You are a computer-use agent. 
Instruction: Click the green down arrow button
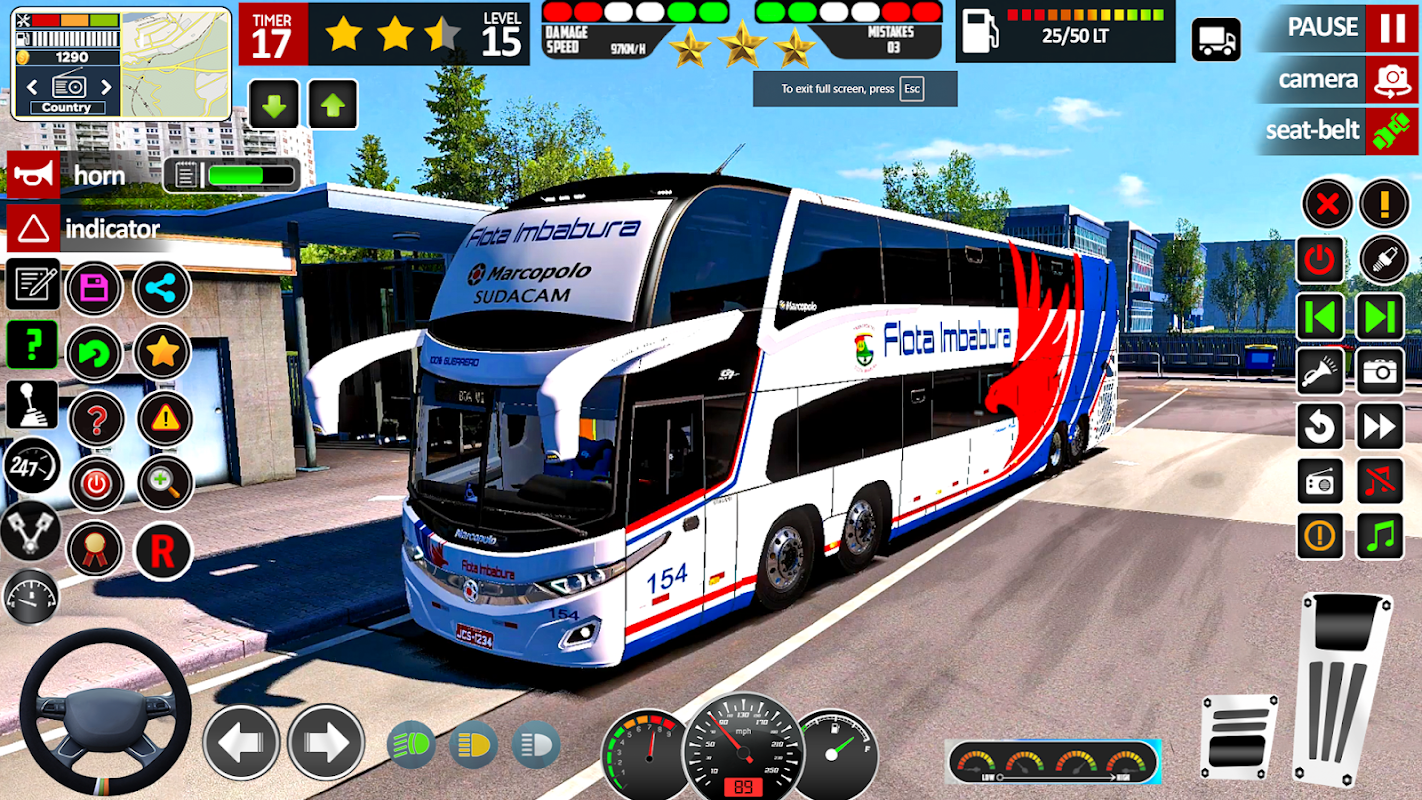click(273, 104)
